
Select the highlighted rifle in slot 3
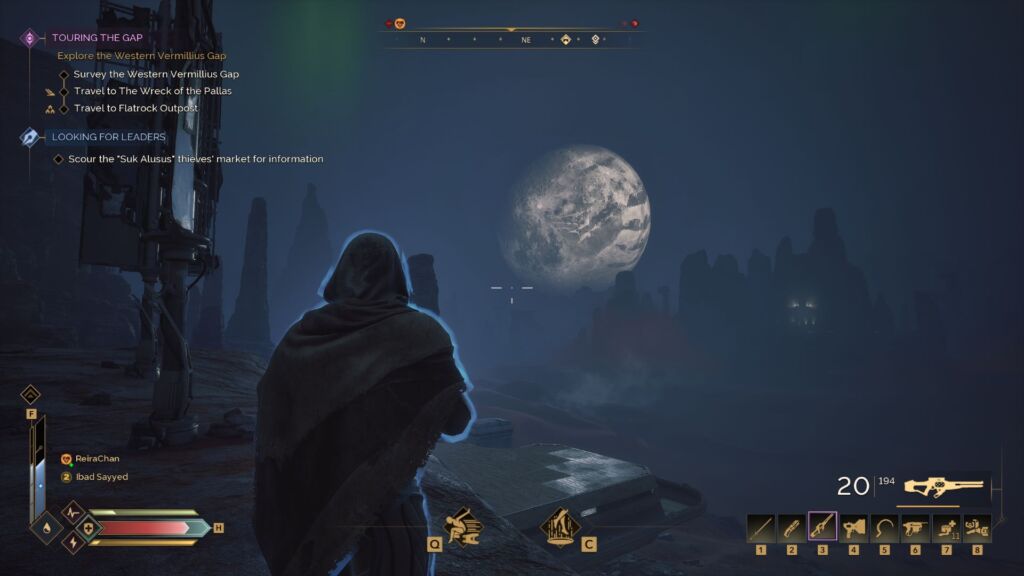point(823,527)
